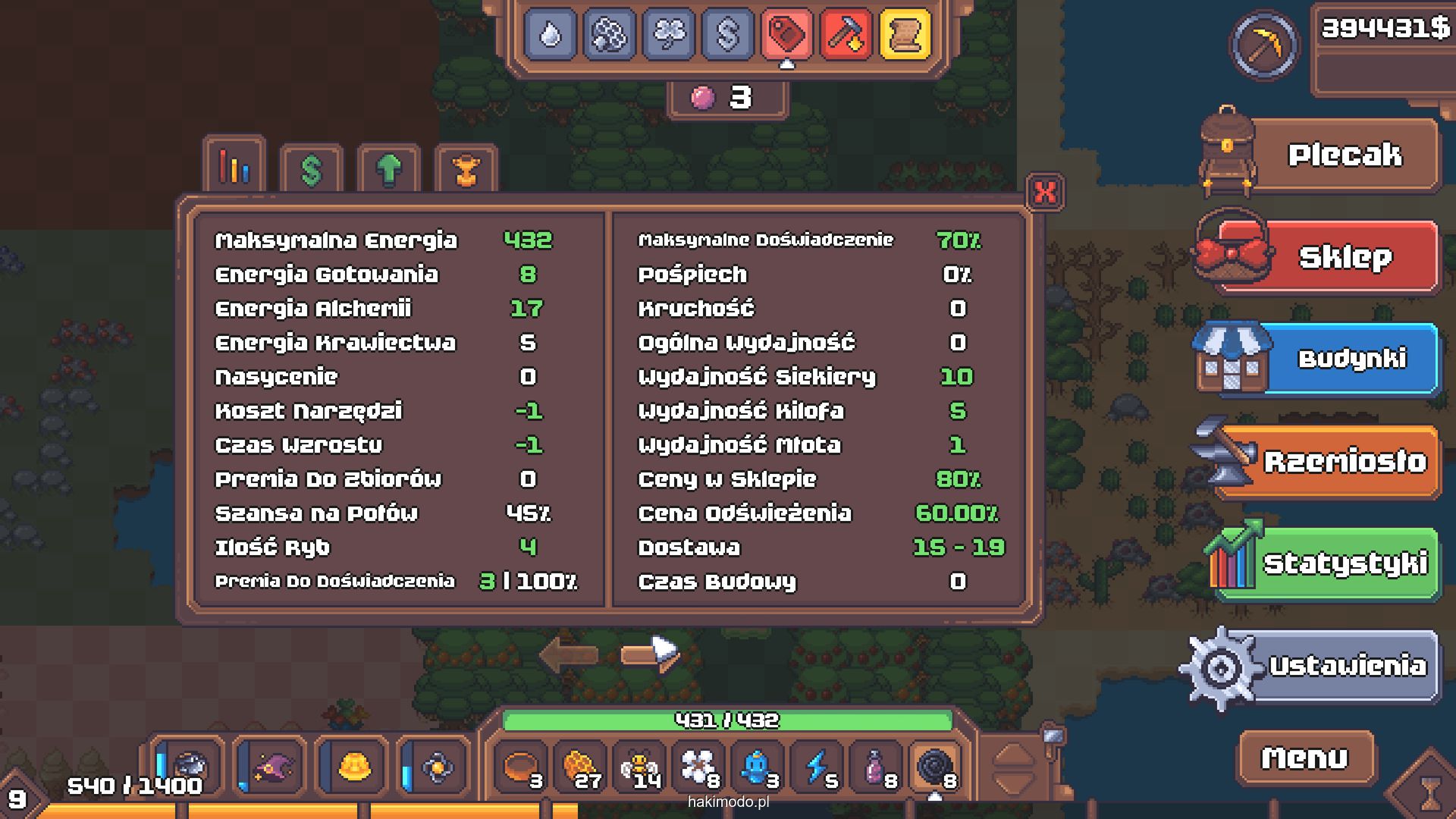
Task: Close the statistics panel with the red X
Action: coord(1045,192)
